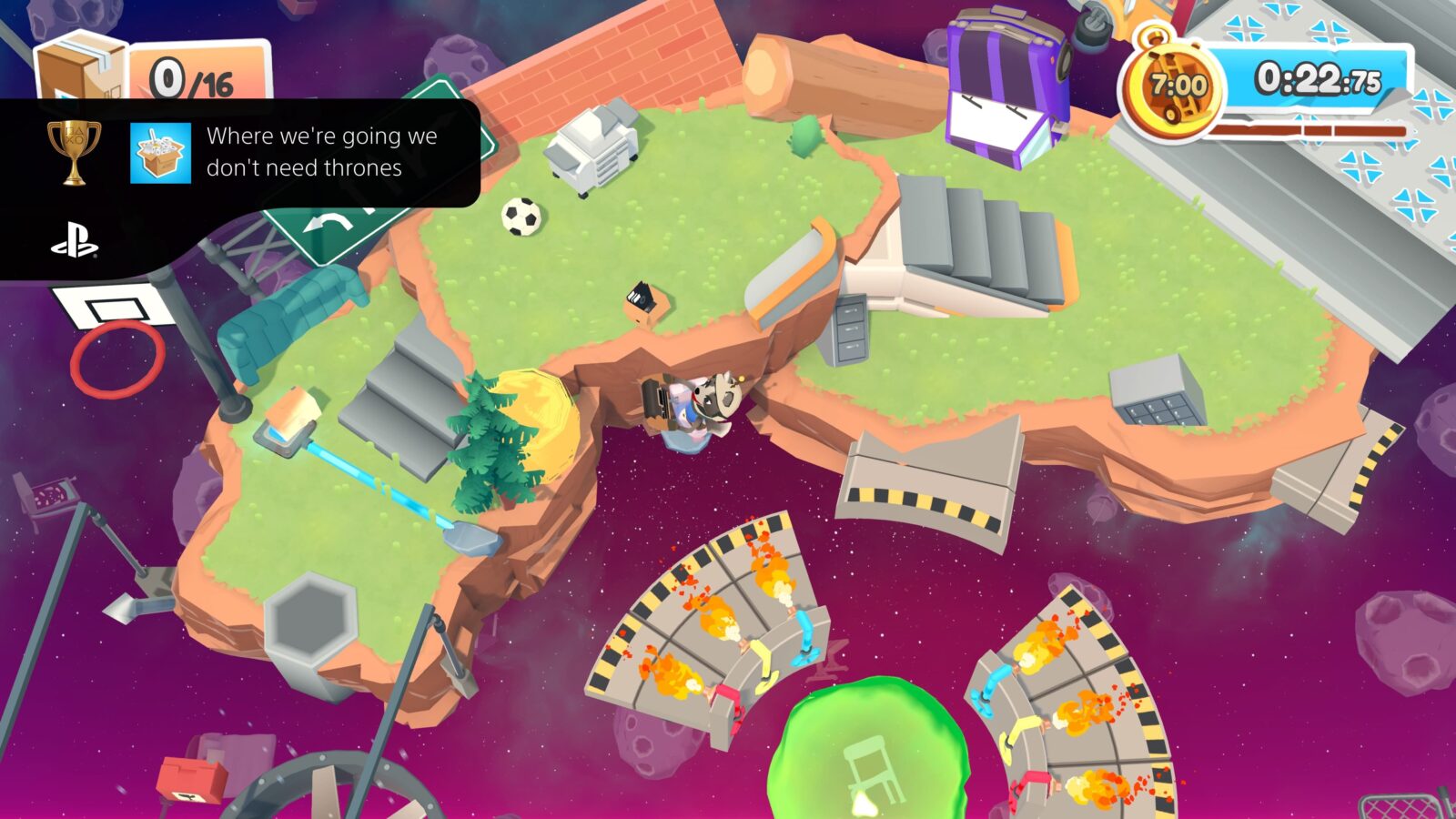
Task: Select the 'Where we're going we don't need thrones' text
Action: tap(323, 155)
